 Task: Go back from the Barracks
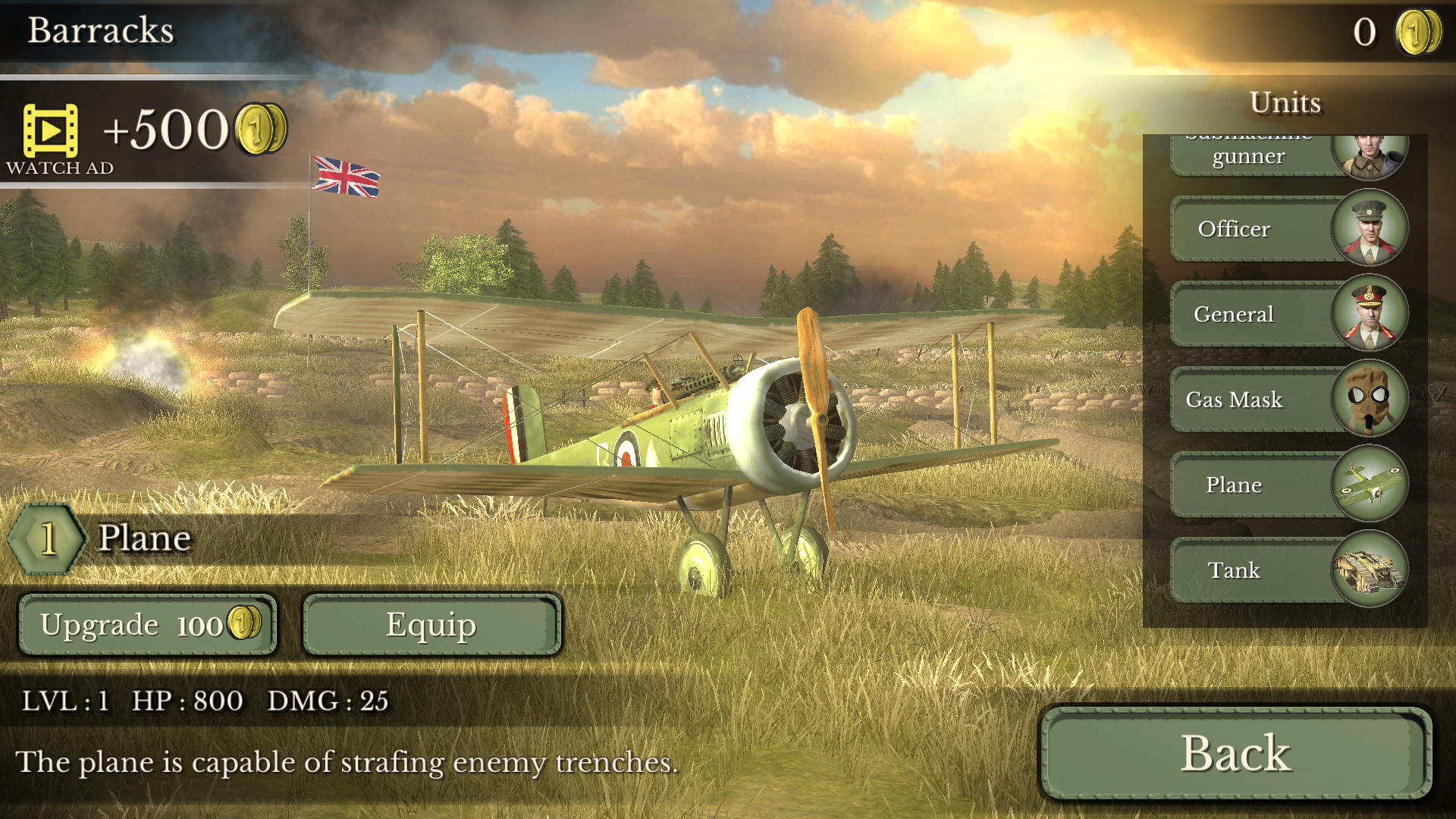[x=1235, y=753]
